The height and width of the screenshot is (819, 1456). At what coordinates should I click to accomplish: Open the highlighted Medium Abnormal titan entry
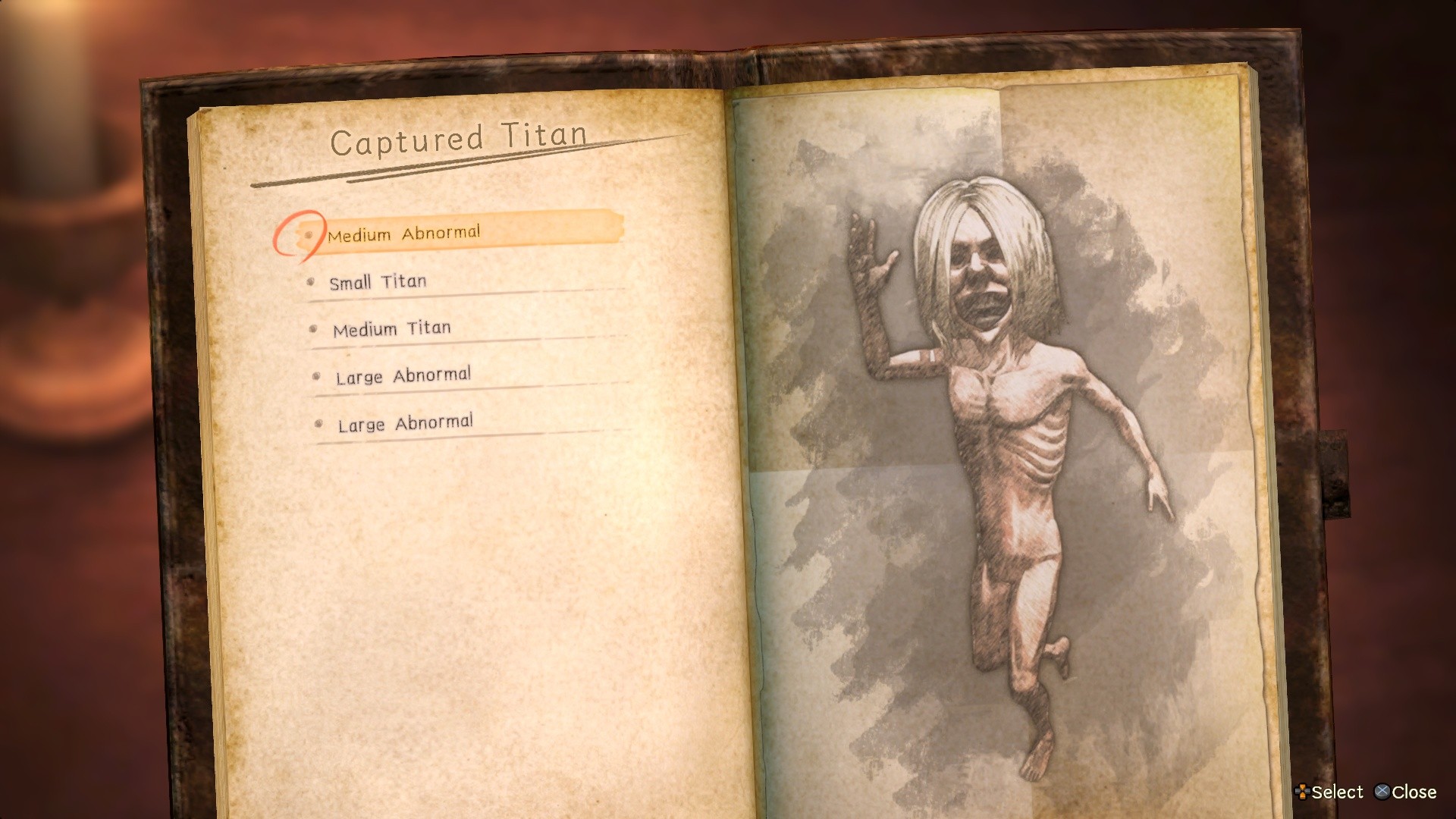pyautogui.click(x=405, y=233)
